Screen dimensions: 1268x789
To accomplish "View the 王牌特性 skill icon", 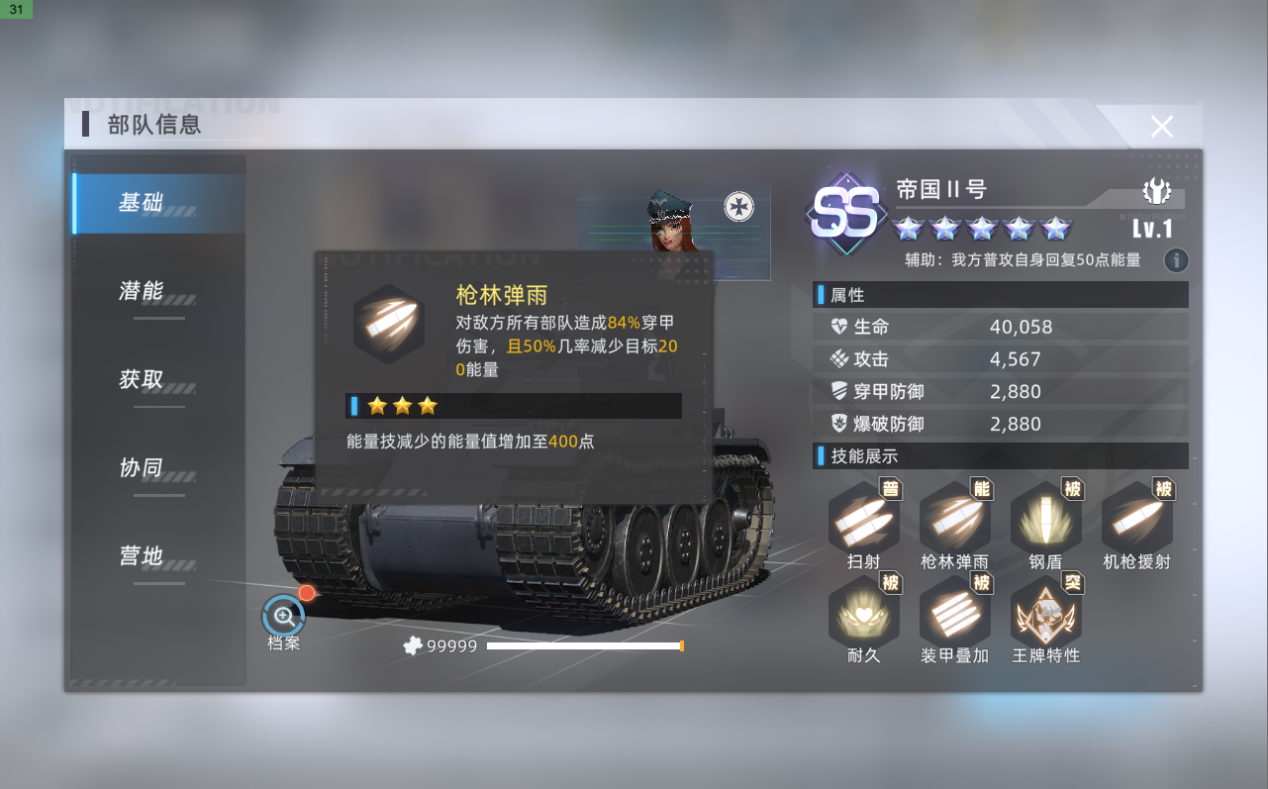I will [1045, 611].
